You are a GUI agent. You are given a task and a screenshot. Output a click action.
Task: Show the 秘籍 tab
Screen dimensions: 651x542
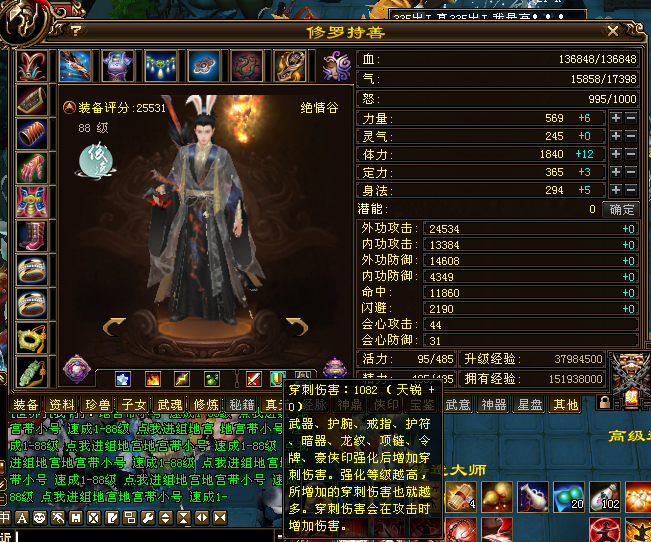(x=241, y=404)
